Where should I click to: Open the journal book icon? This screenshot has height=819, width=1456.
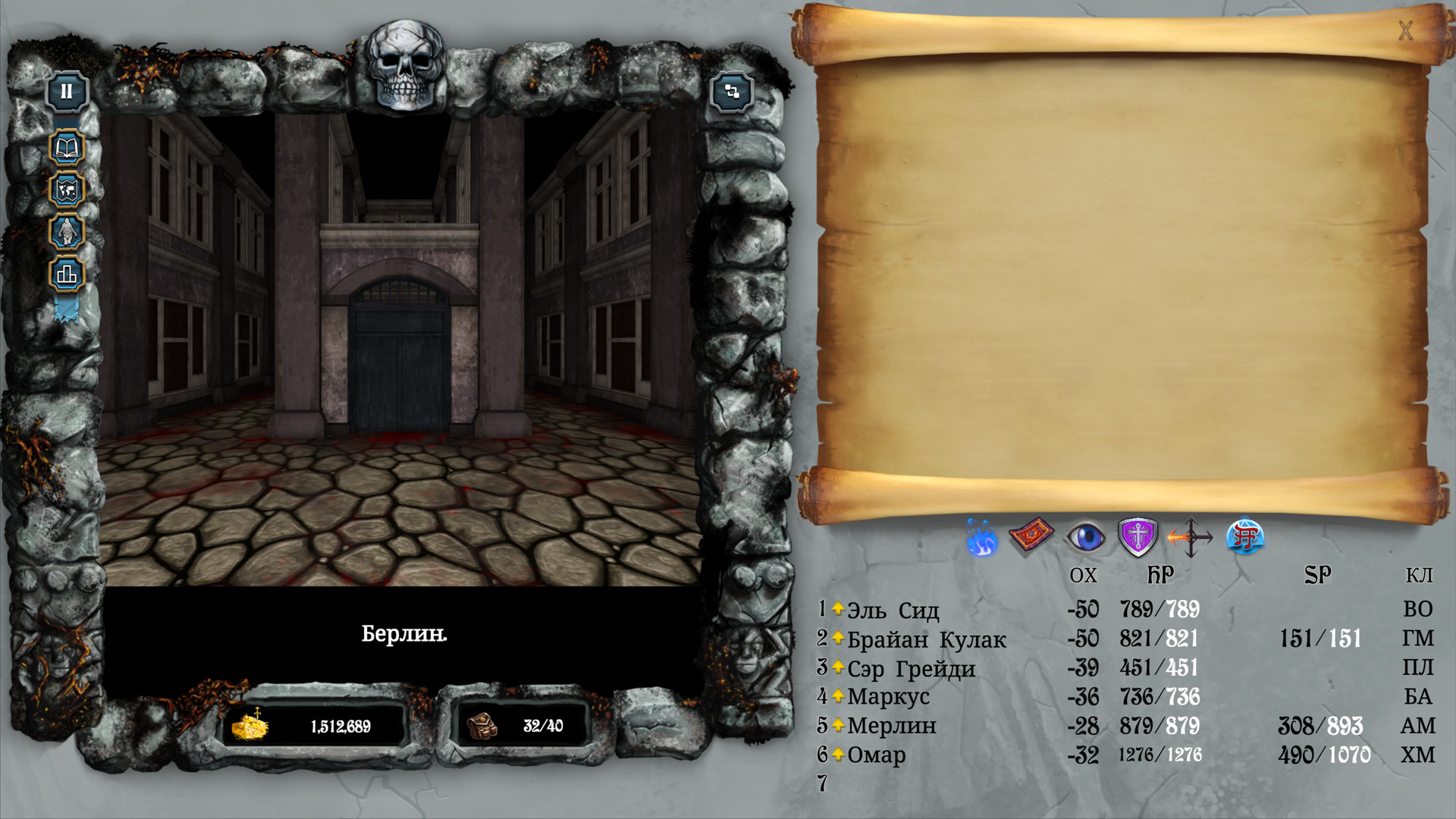[x=67, y=148]
